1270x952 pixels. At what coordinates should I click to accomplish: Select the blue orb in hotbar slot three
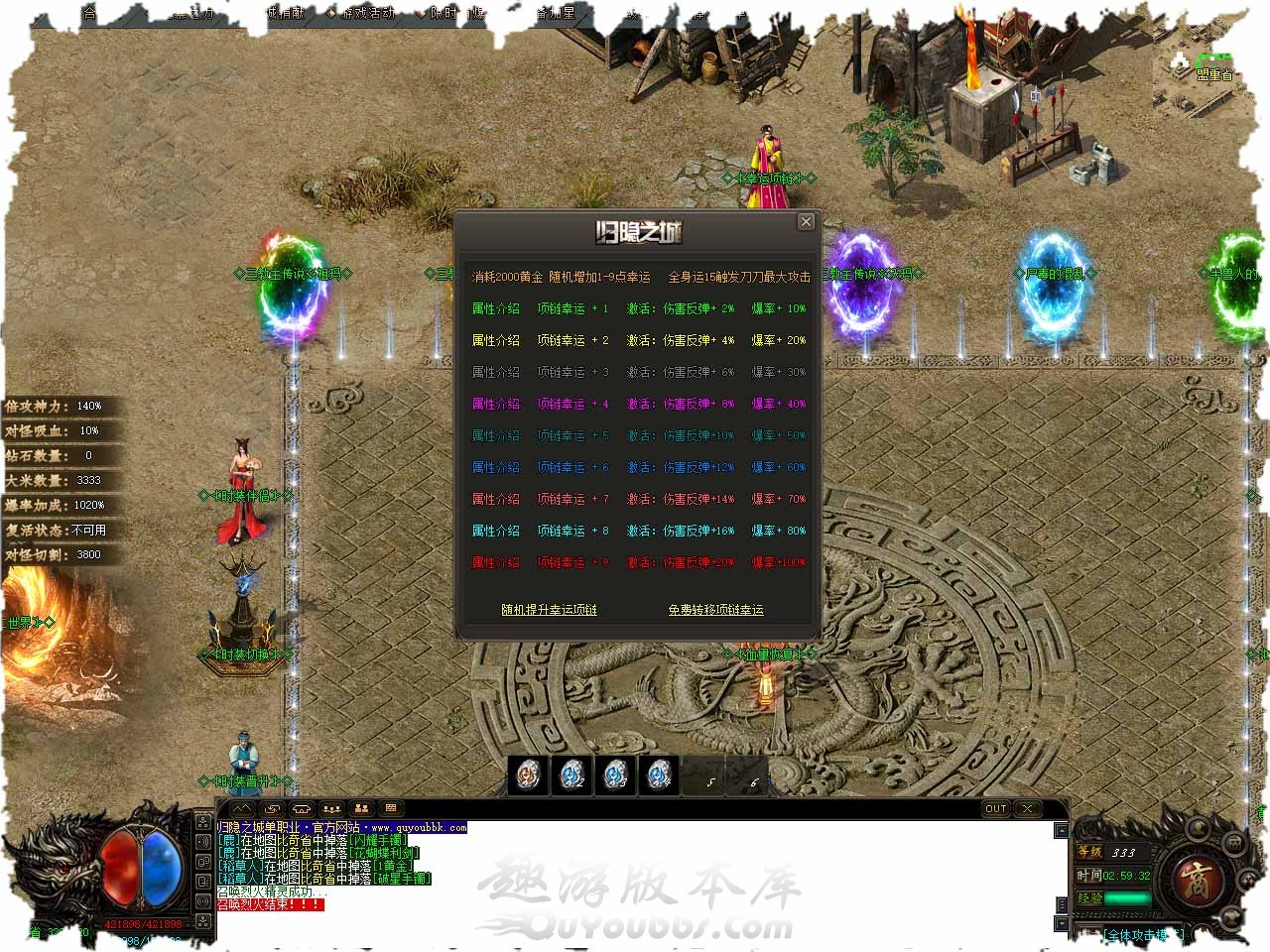pos(616,774)
